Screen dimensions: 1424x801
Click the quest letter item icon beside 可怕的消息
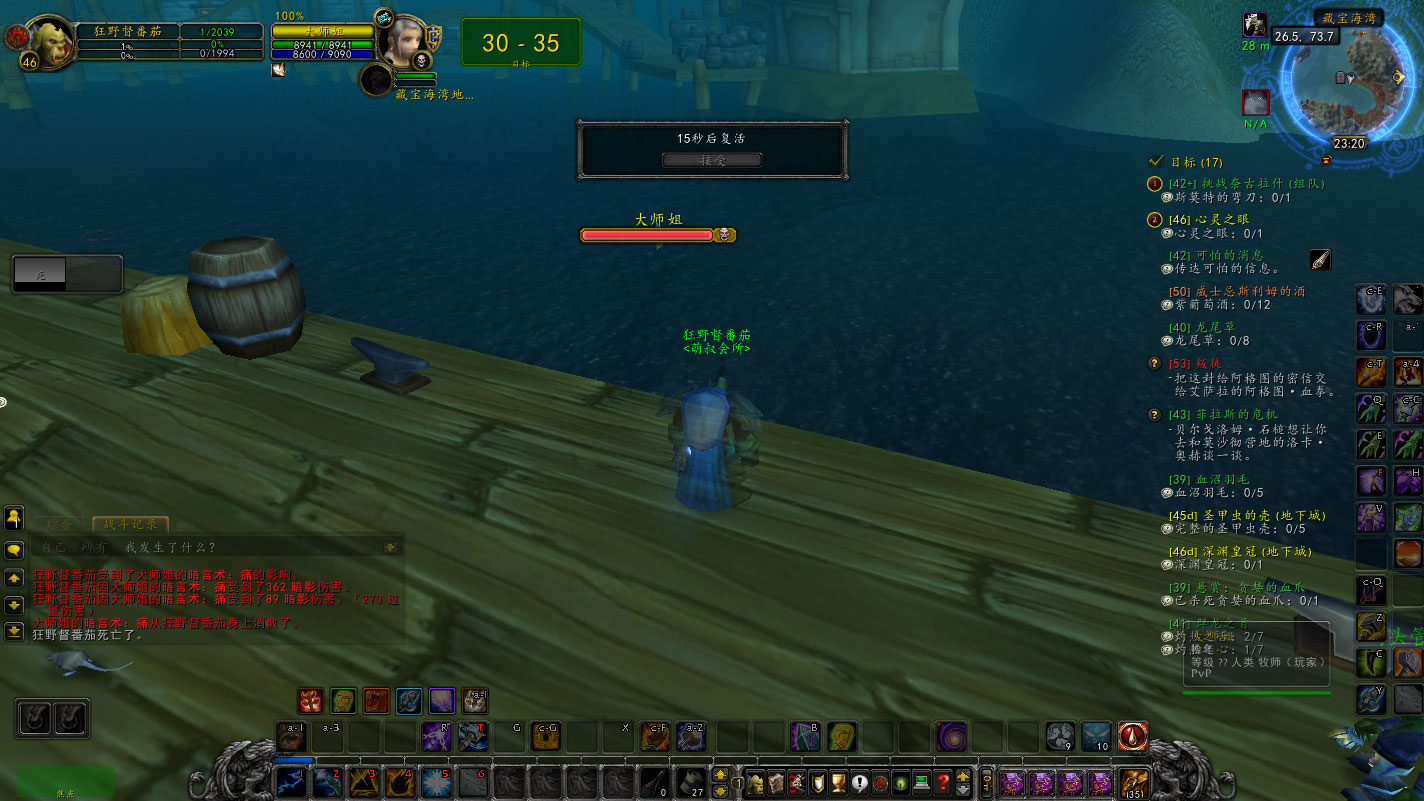point(1318,259)
